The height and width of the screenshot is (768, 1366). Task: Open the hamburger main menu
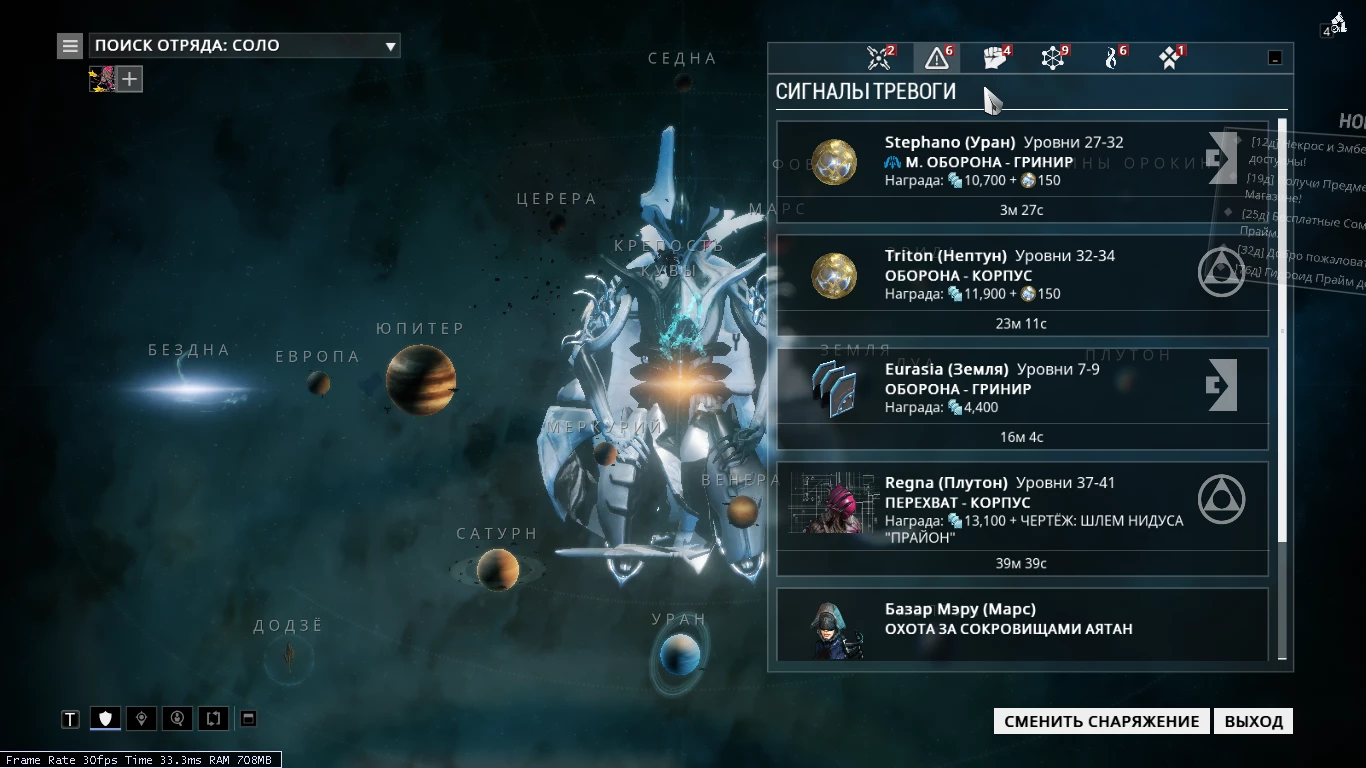[x=70, y=45]
